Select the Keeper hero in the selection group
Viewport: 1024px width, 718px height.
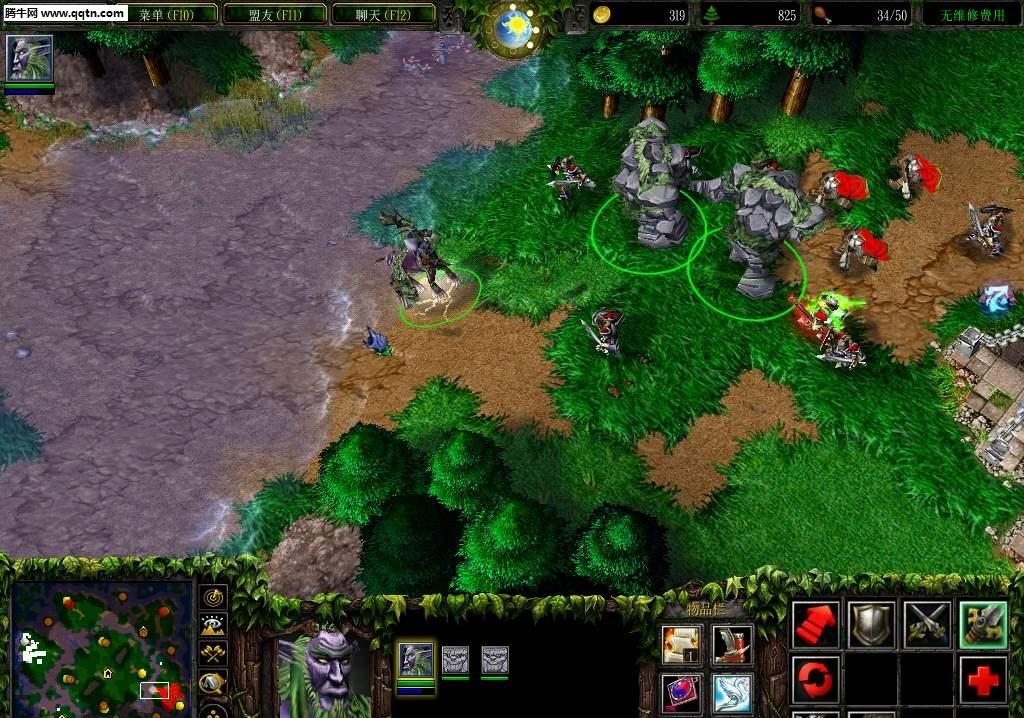pyautogui.click(x=416, y=660)
